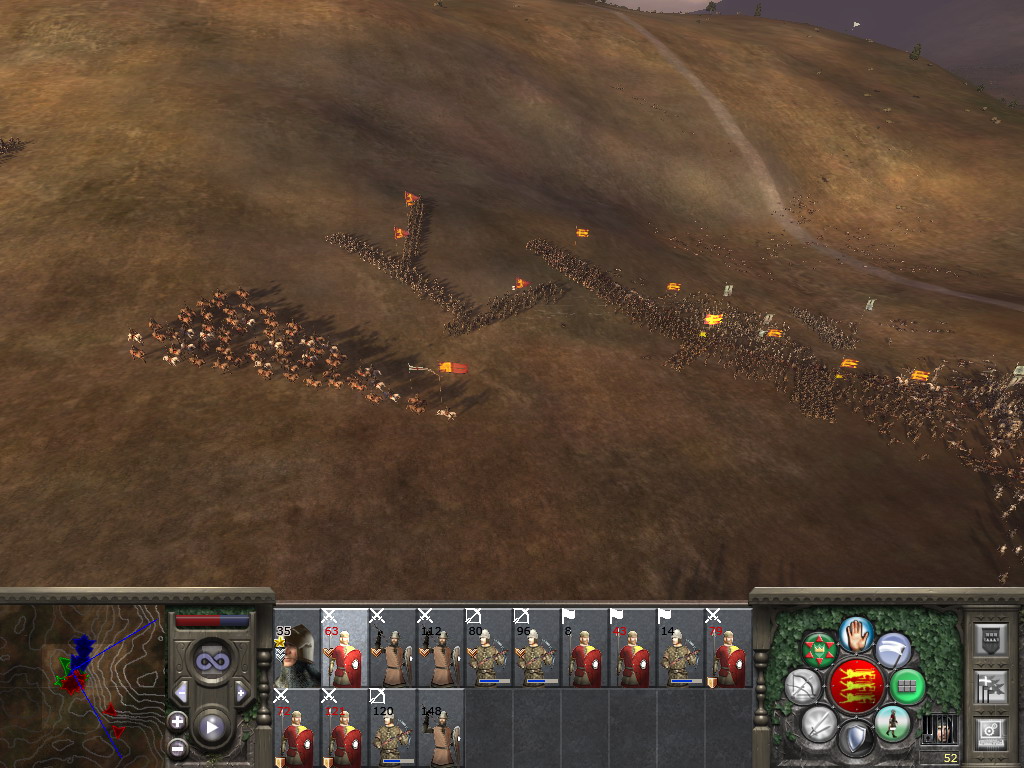Image resolution: width=1024 pixels, height=768 pixels.
Task: Zoom in the minimap with round plus
Action: 177,721
